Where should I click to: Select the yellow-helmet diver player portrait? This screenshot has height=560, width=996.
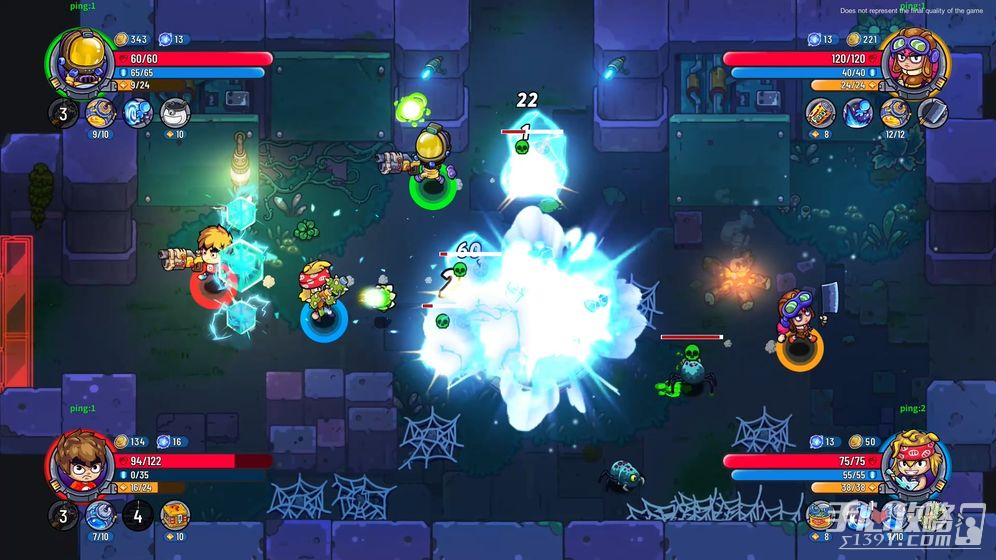pyautogui.click(x=79, y=61)
